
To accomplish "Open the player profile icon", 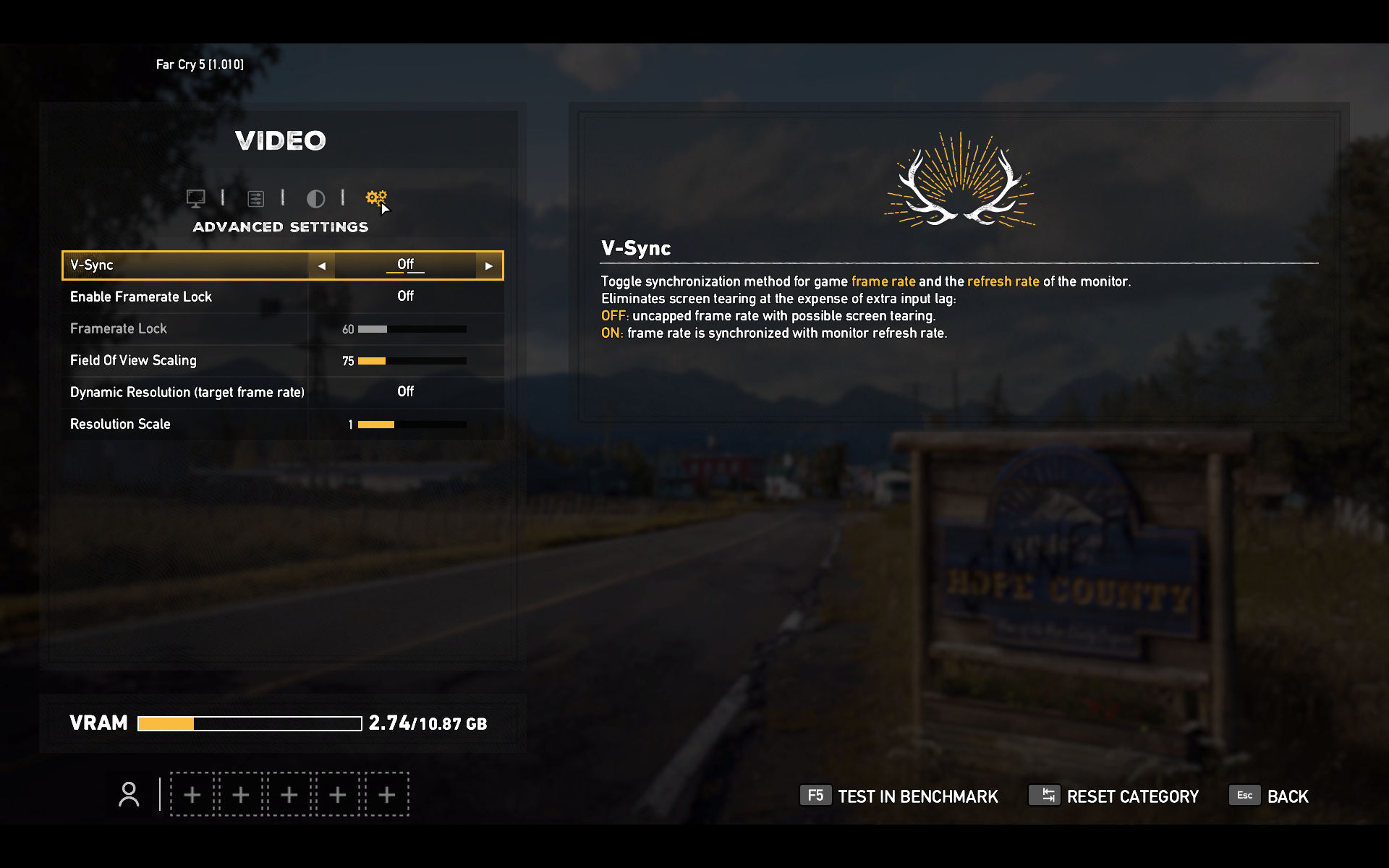I will [x=129, y=795].
